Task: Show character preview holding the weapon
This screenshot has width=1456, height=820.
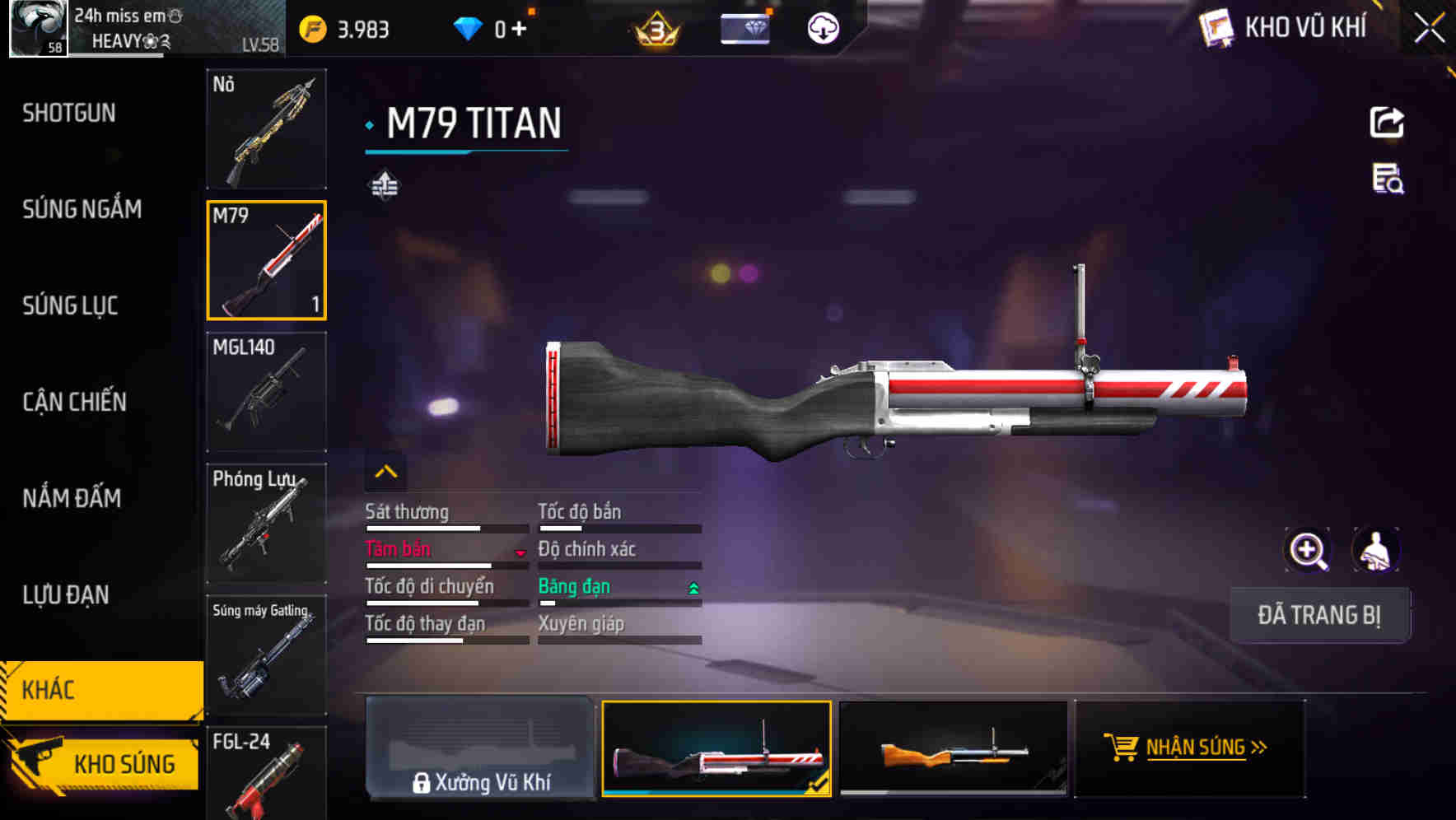Action: [x=1374, y=550]
